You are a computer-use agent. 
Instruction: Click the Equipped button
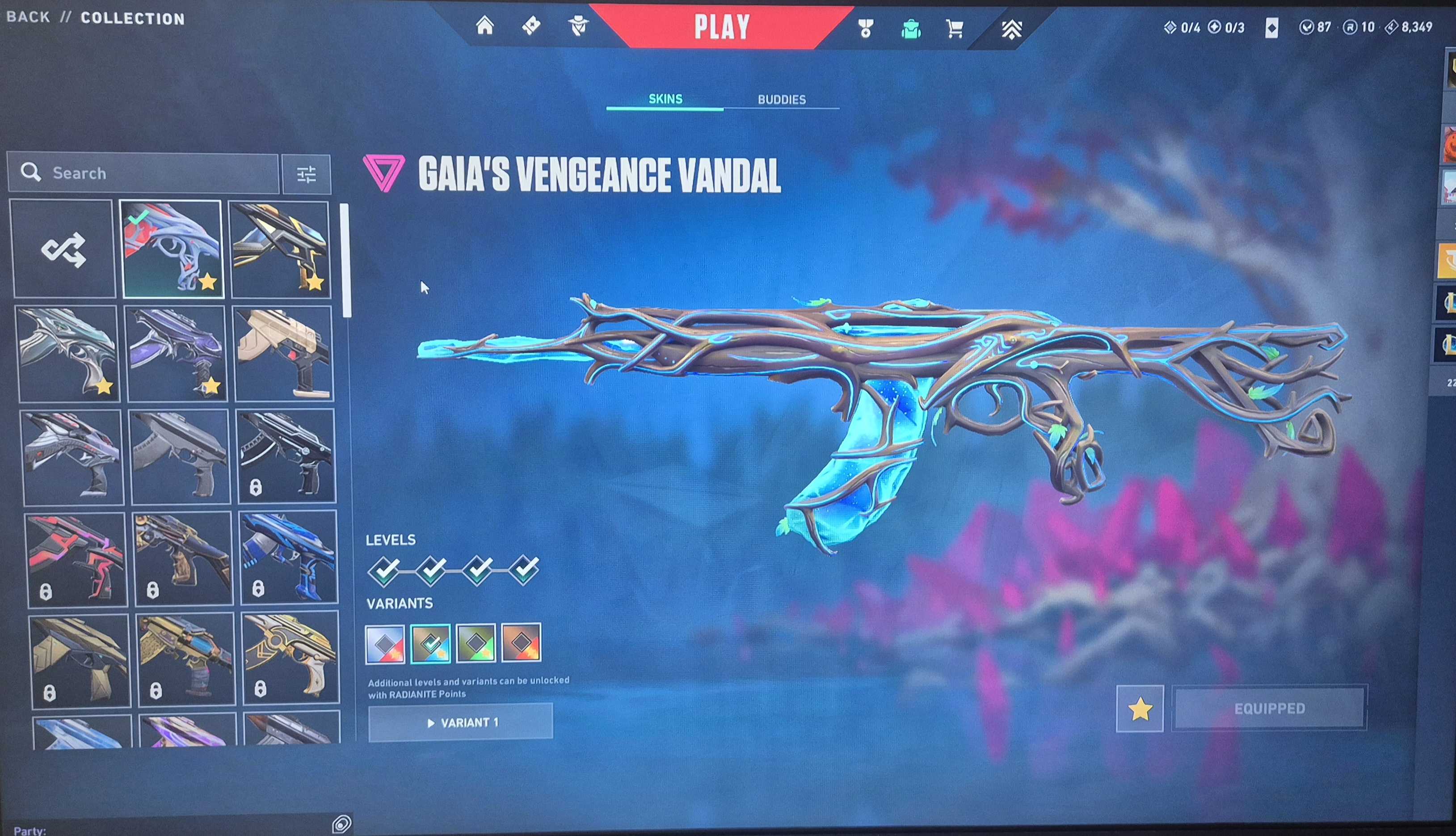(x=1269, y=709)
